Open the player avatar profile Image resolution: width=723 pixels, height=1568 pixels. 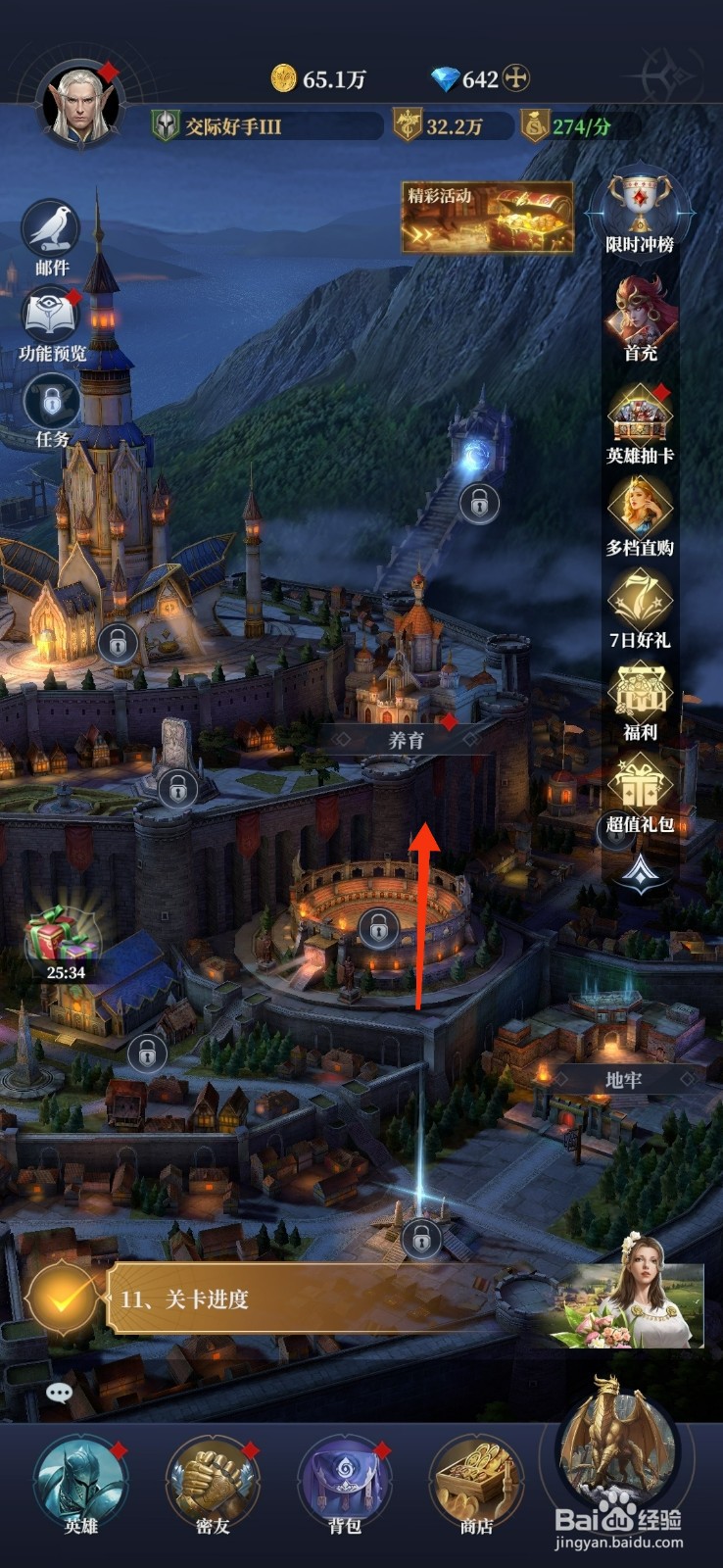click(80, 106)
